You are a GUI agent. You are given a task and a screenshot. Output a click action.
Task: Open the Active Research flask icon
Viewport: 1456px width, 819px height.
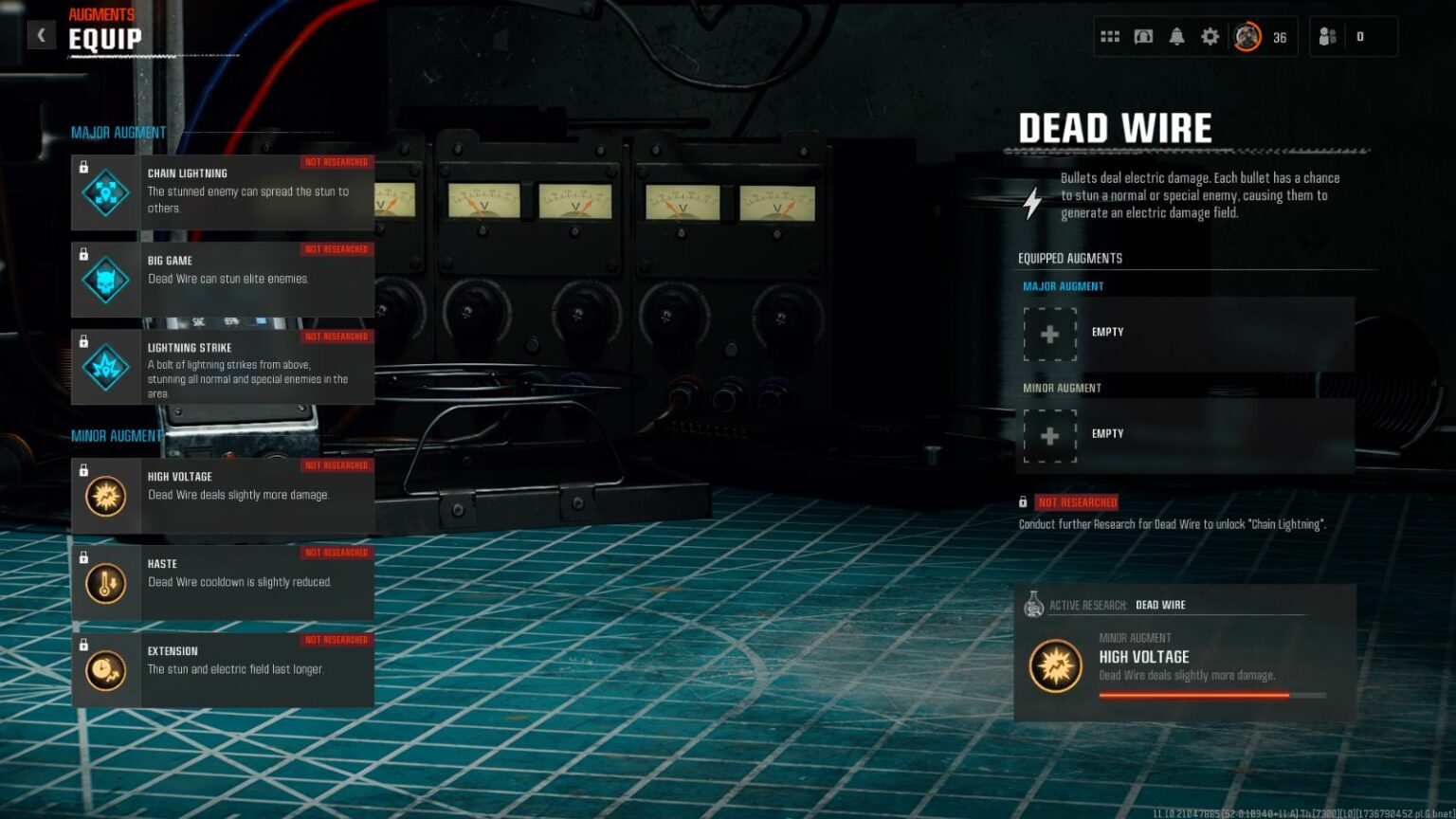pyautogui.click(x=1035, y=605)
